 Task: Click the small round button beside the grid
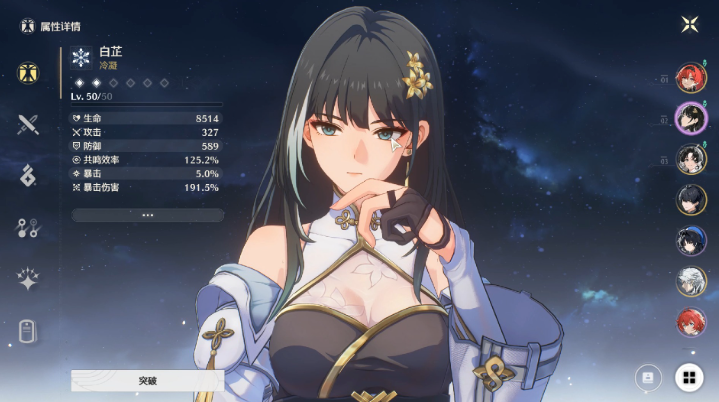click(647, 377)
